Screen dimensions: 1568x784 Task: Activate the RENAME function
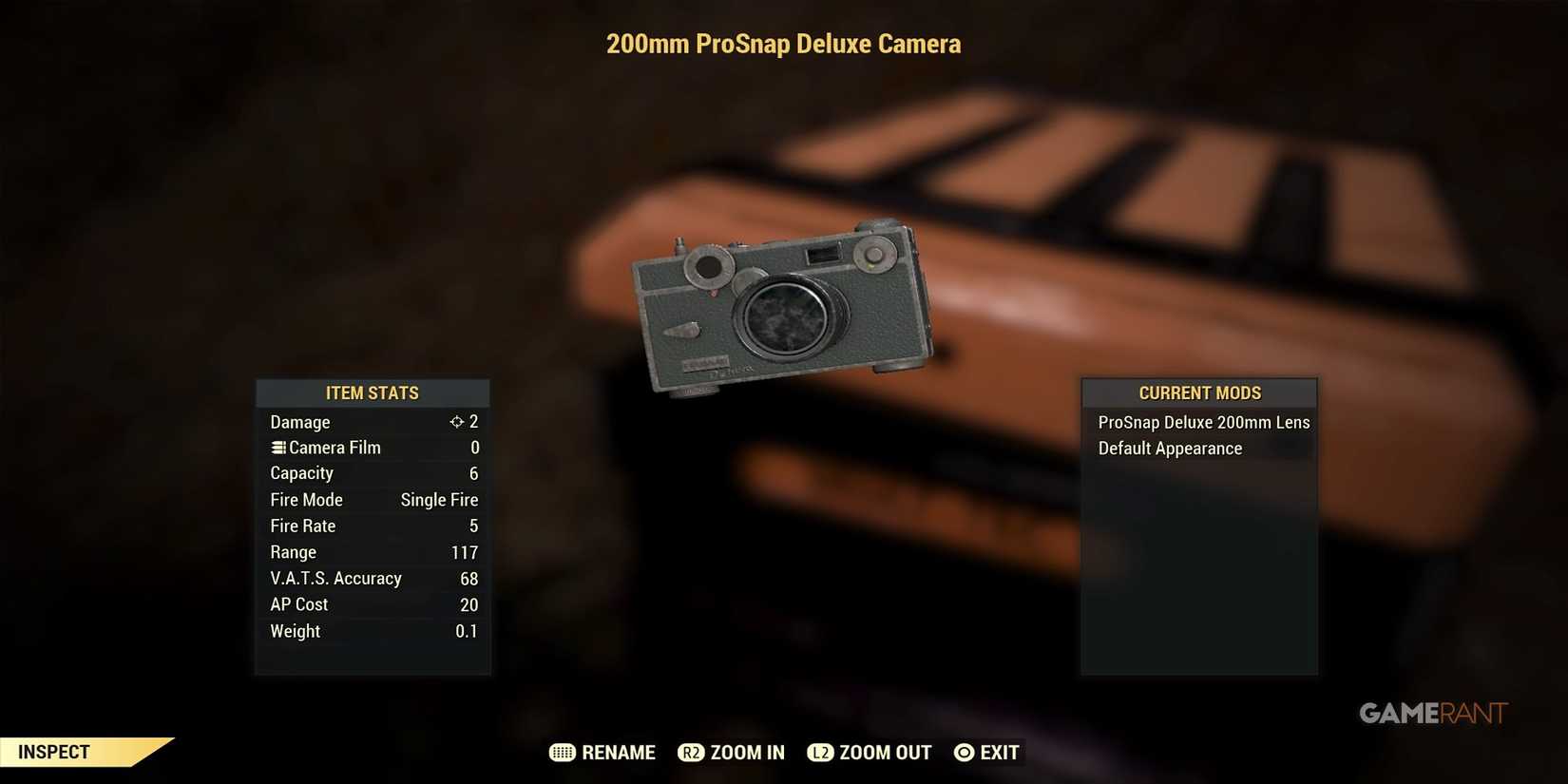click(x=616, y=752)
